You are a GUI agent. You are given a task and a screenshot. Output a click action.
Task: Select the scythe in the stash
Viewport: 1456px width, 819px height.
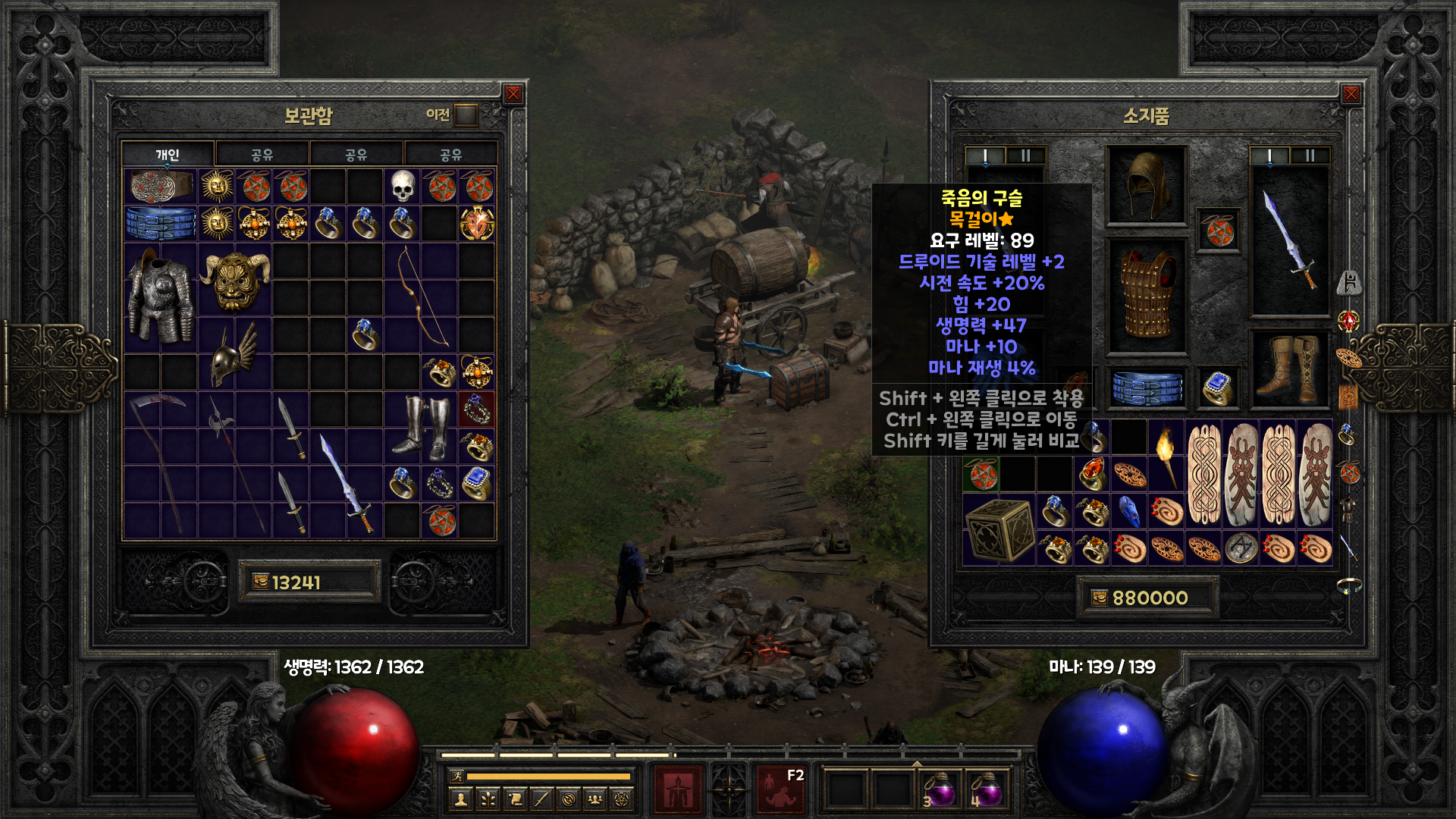click(x=159, y=463)
